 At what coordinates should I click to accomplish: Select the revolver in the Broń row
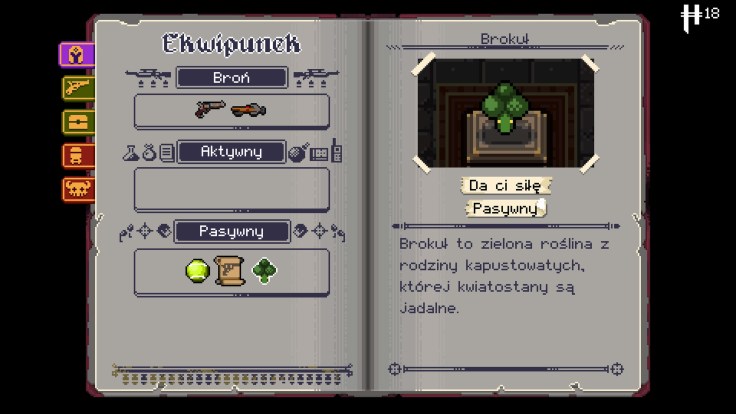[x=209, y=110]
